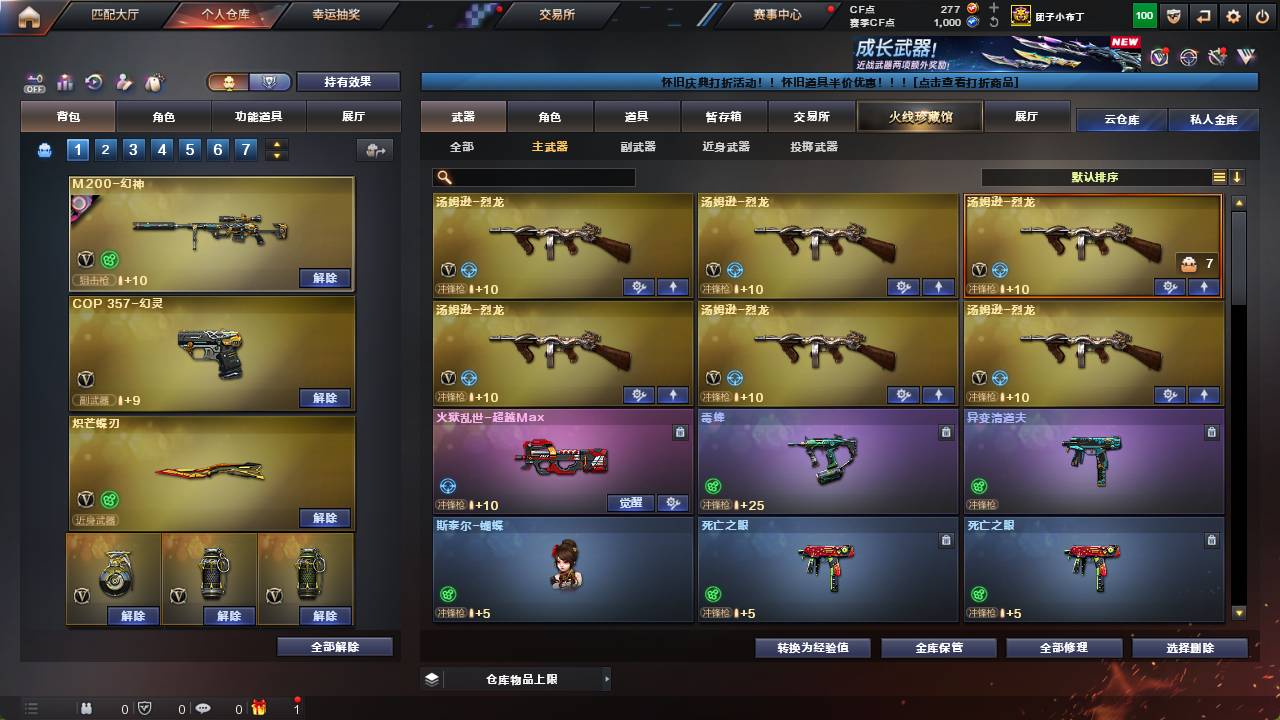1280x720 pixels.
Task: Switch the chick/trophy toggle to trophy mode
Action: 272,82
